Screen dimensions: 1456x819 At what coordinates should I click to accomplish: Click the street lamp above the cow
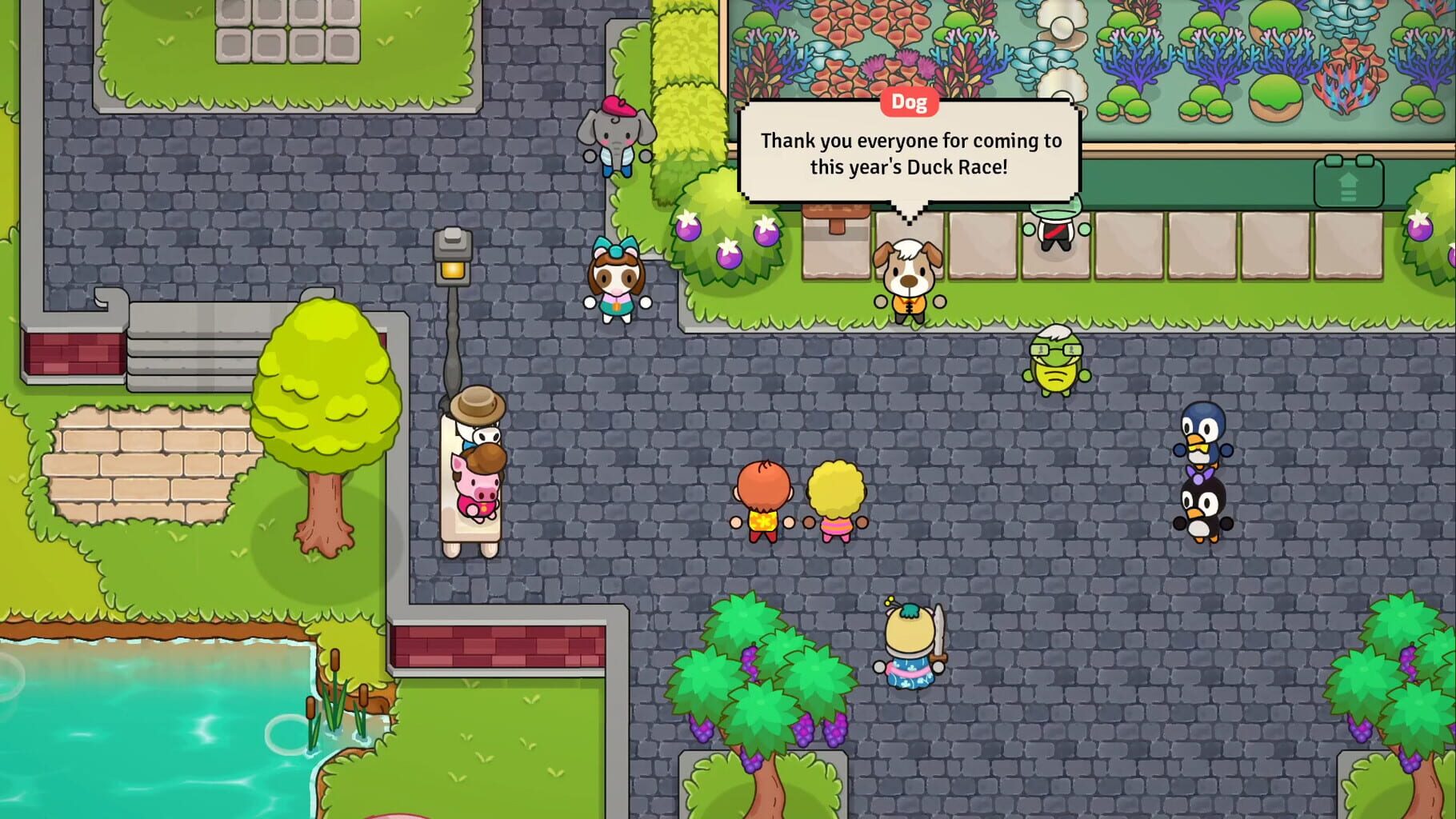pos(452,256)
